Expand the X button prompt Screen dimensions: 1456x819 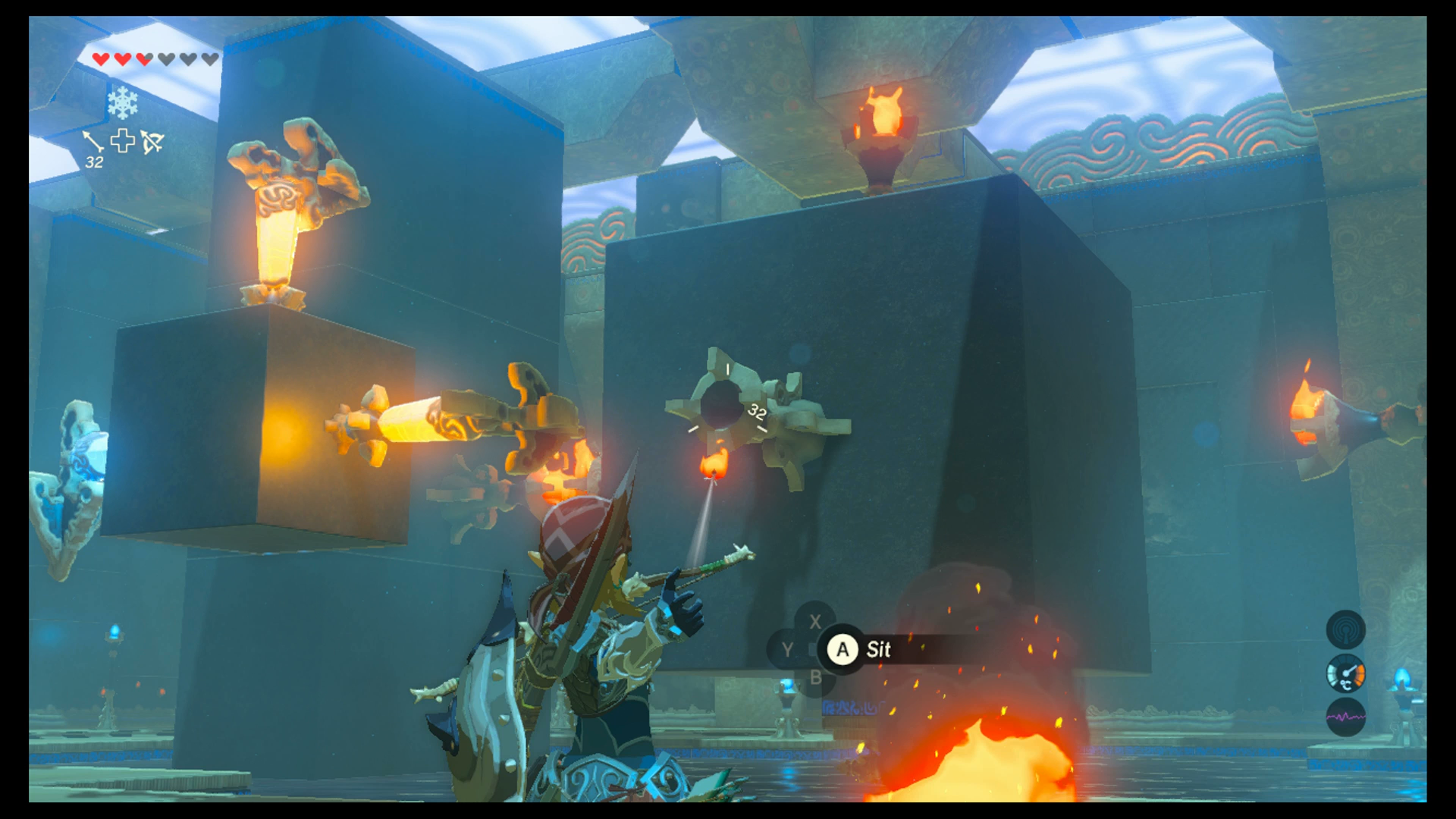click(x=815, y=622)
